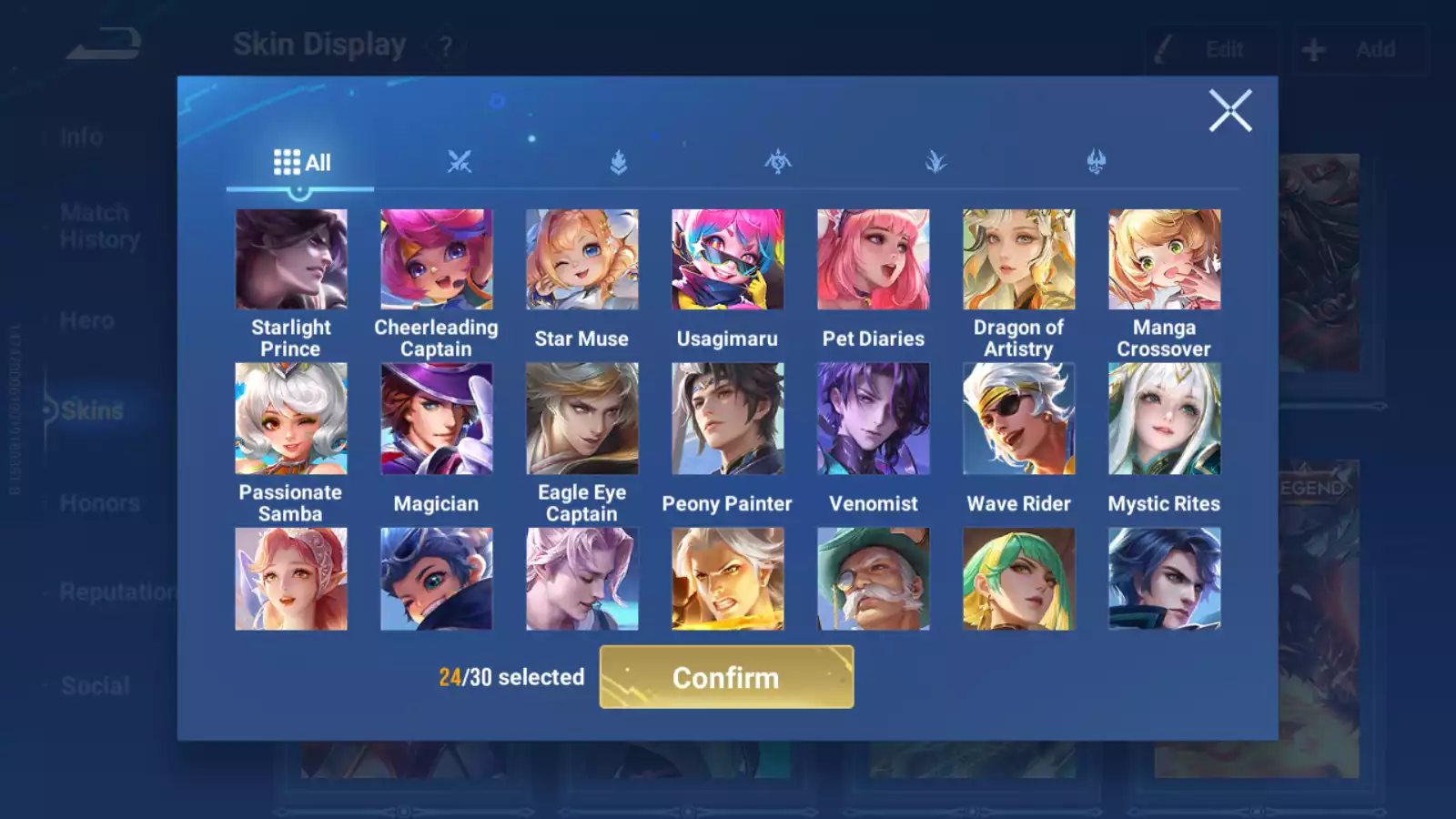The height and width of the screenshot is (819, 1456).
Task: Toggle selection of the Usagimaru skin
Action: click(728, 258)
